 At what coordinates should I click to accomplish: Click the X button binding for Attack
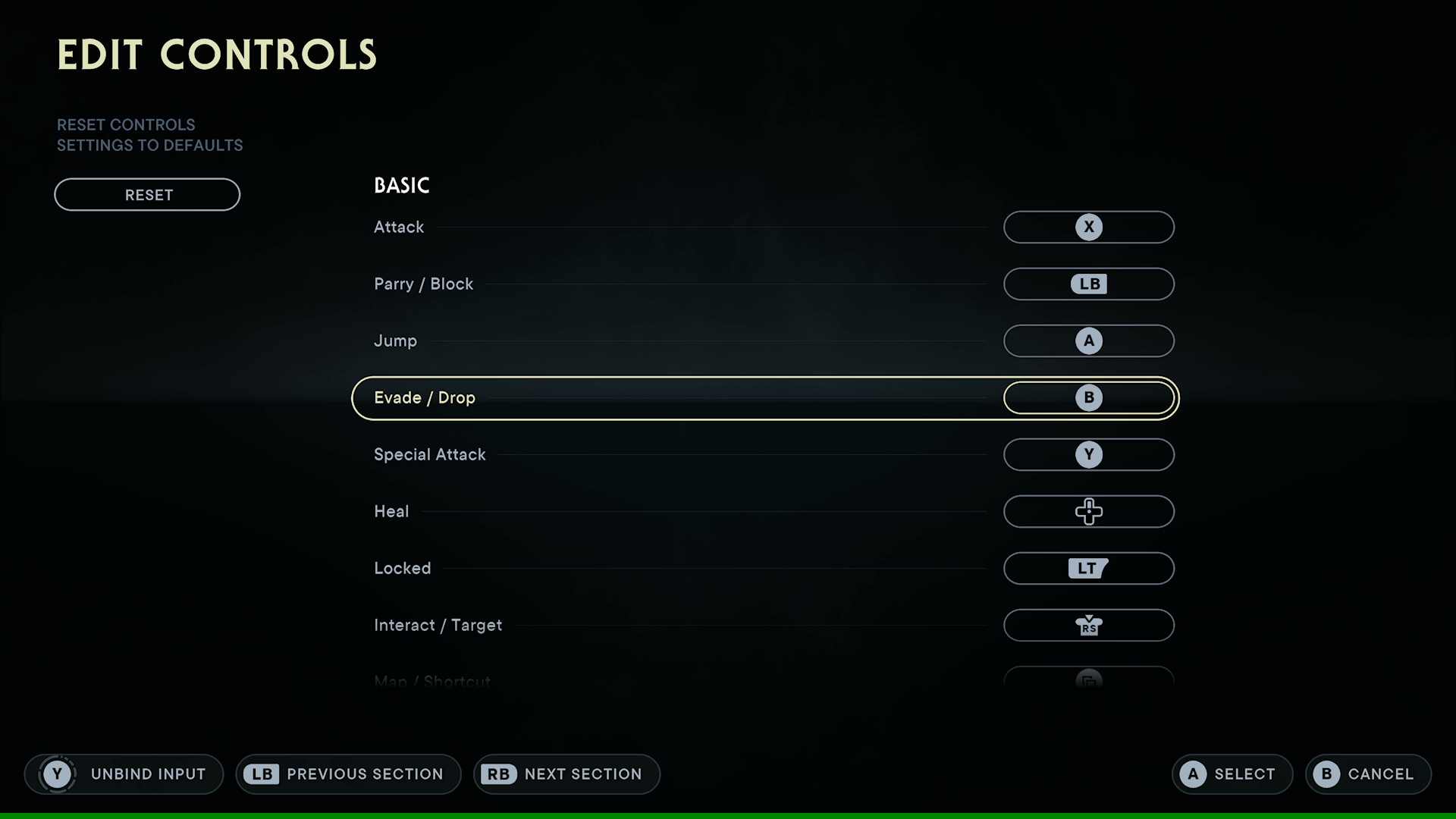1089,227
